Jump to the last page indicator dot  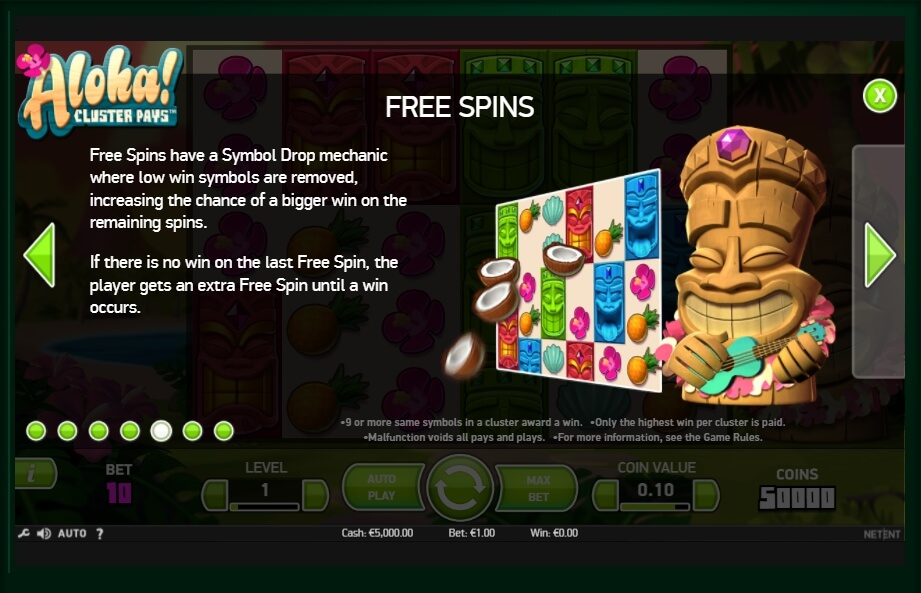223,431
